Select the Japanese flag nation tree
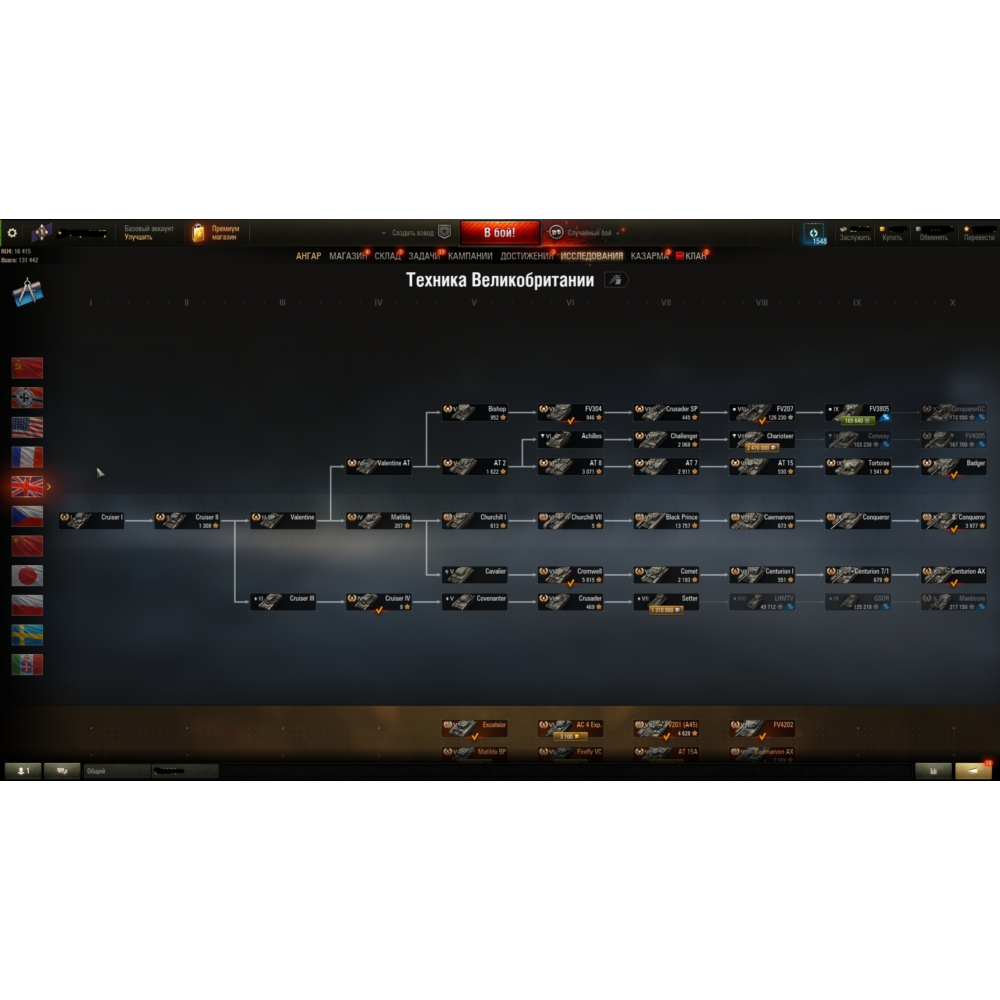The width and height of the screenshot is (1000, 1000). 27,575
